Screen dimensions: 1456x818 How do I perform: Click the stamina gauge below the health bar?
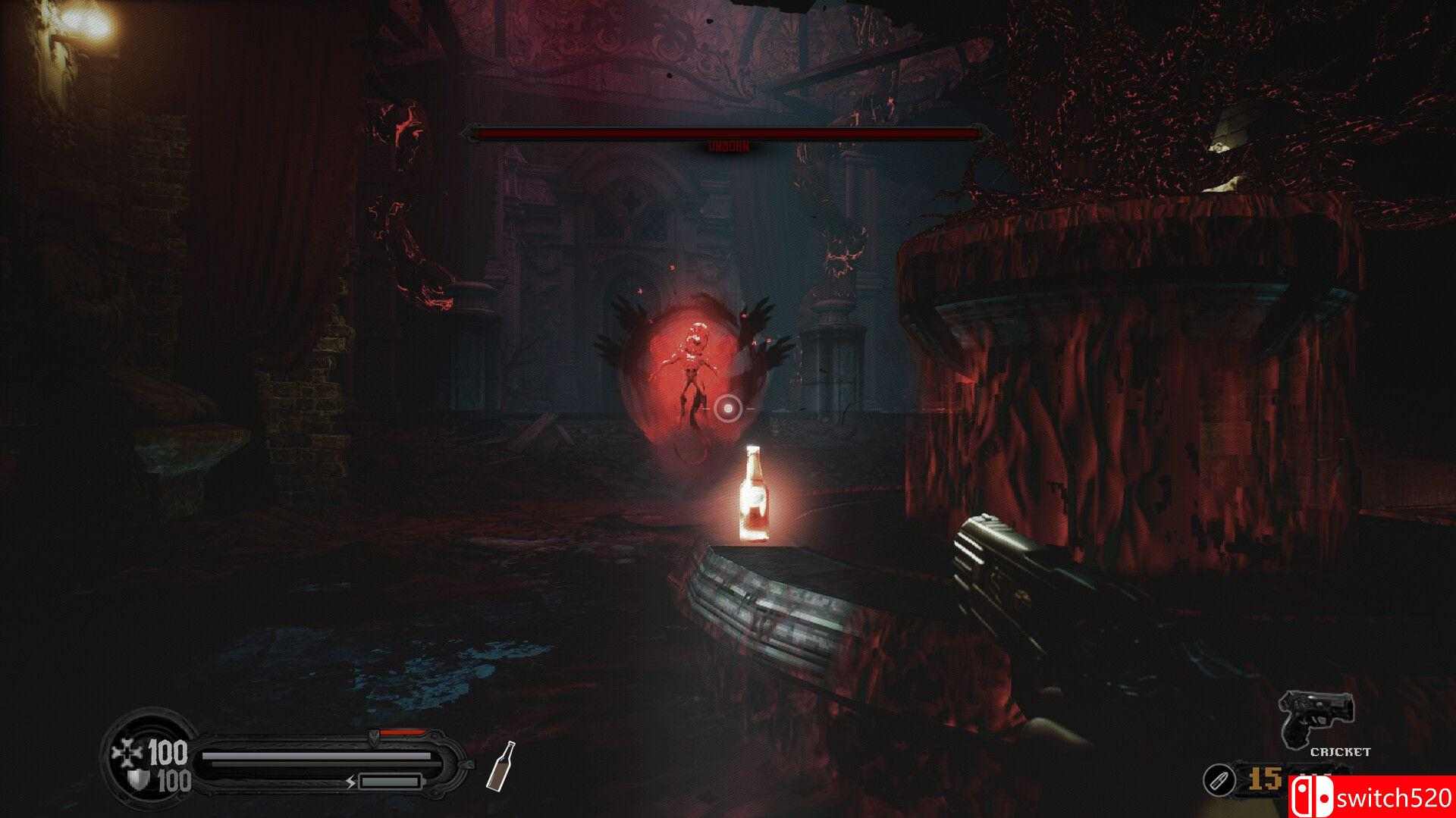tap(390, 781)
